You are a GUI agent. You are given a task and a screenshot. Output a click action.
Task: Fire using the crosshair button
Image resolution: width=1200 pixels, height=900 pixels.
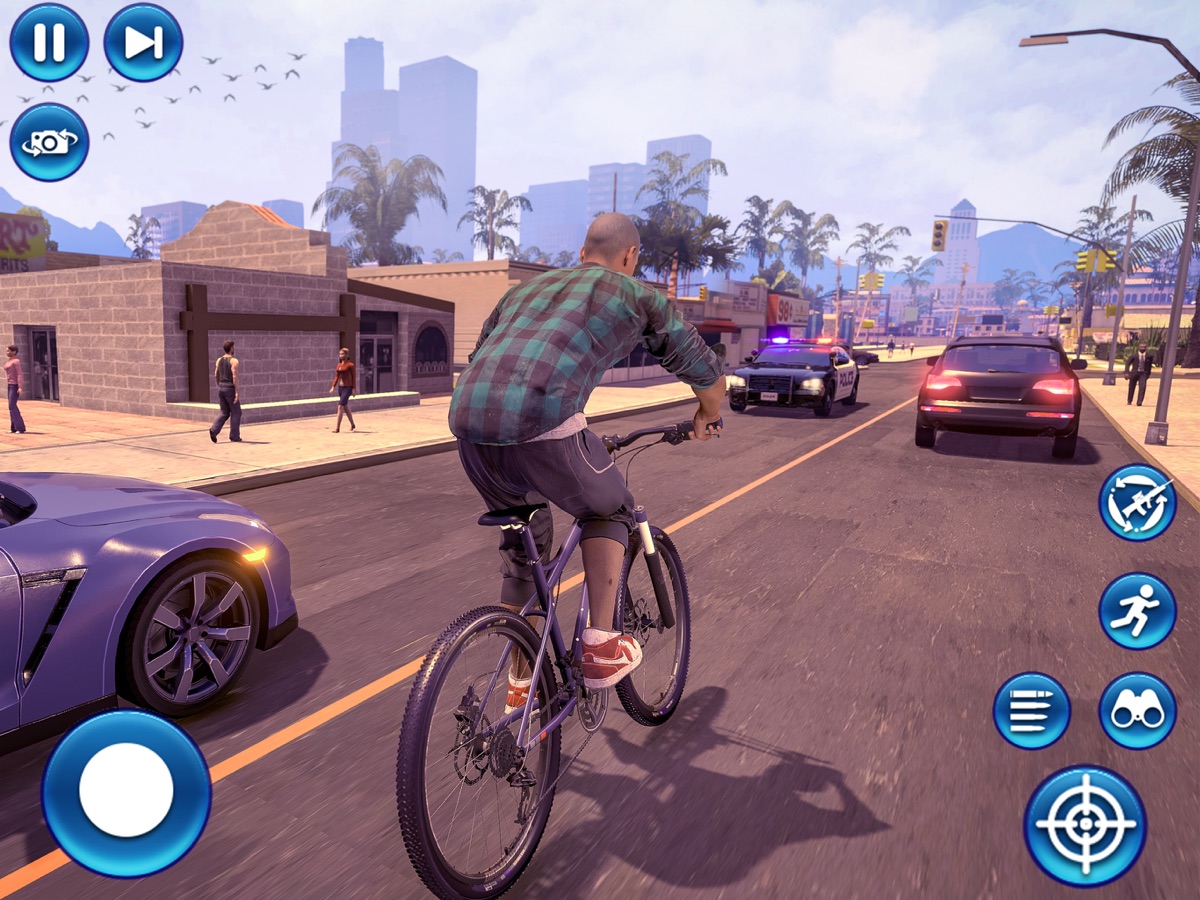point(1085,825)
